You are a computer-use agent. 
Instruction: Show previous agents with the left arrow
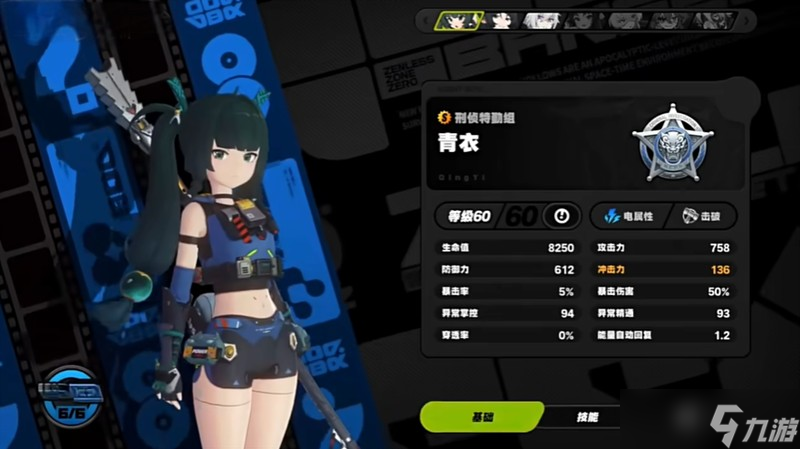425,19
